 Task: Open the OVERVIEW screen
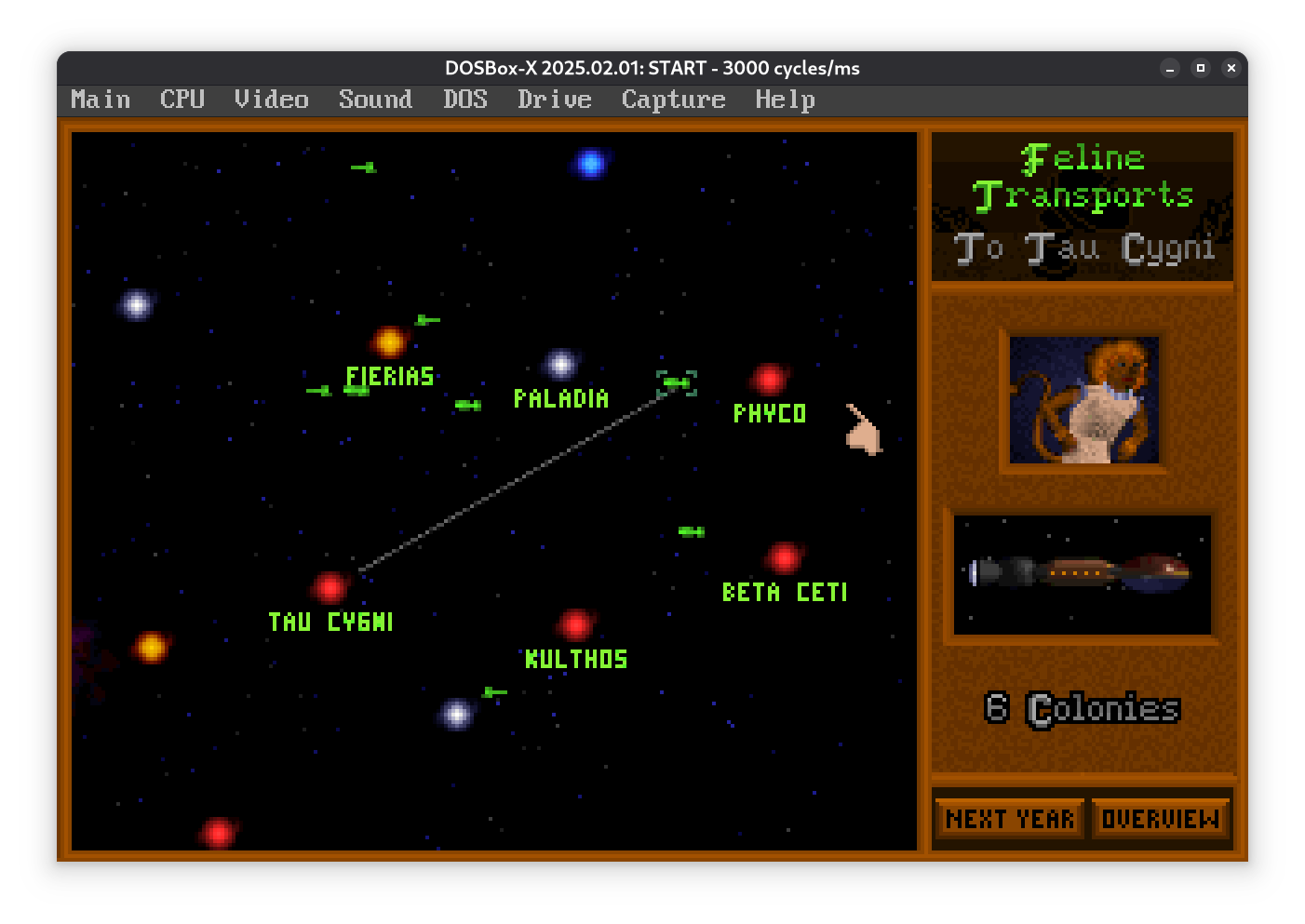[1160, 819]
